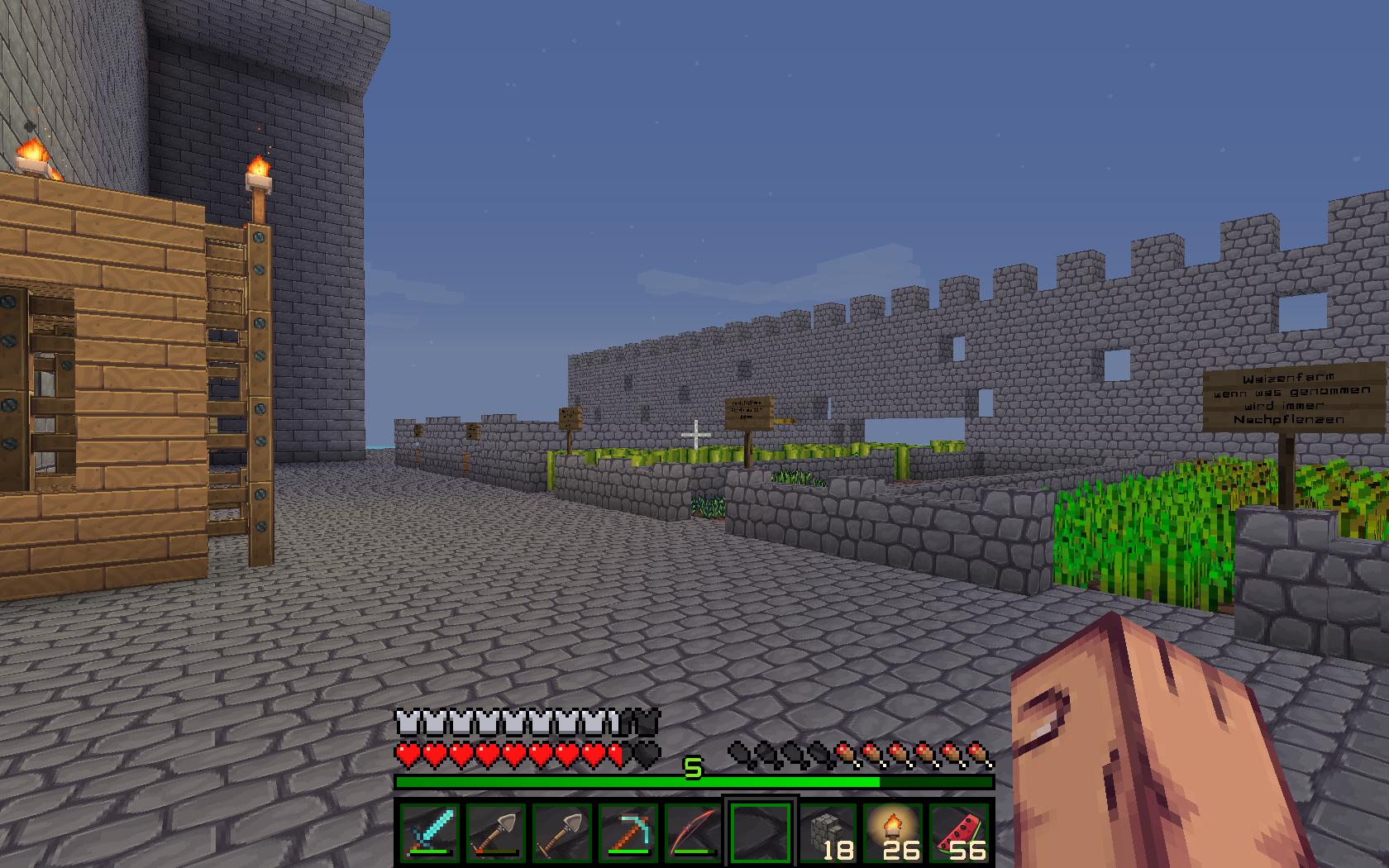The height and width of the screenshot is (868, 1389).
Task: Select the shovel with the red durability bar
Action: tap(496, 832)
